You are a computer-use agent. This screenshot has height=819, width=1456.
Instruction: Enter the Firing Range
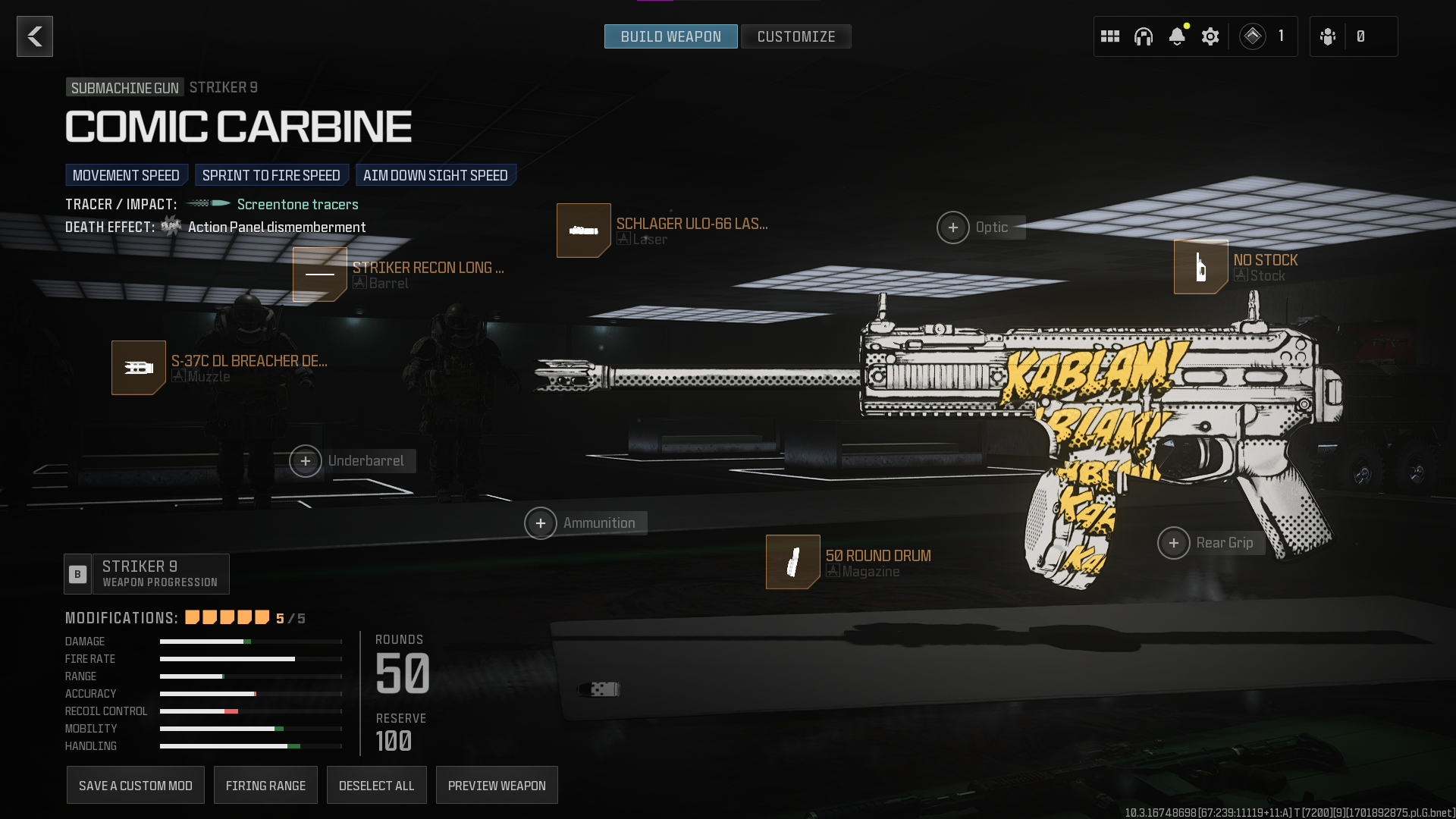(265, 786)
